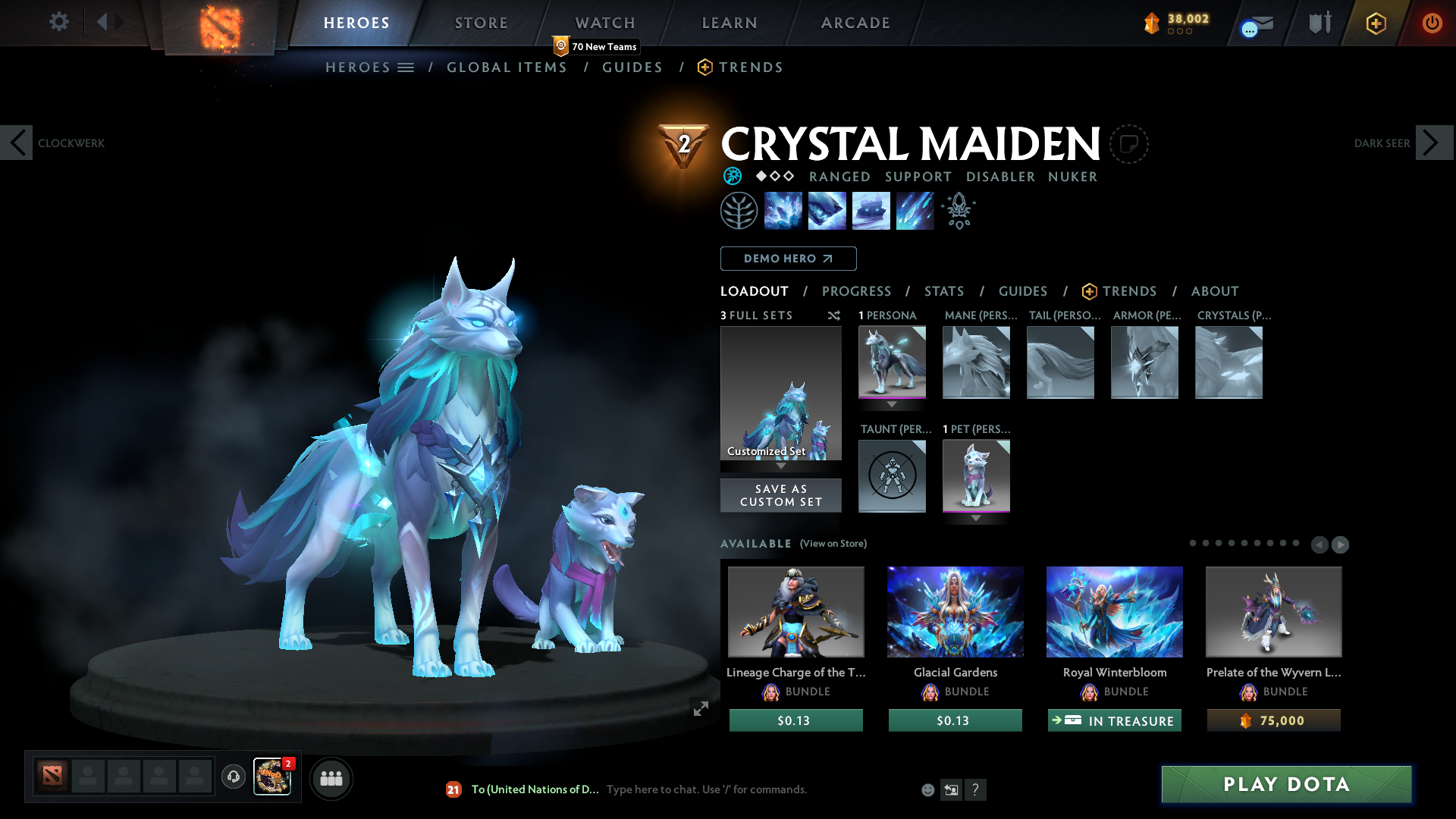The width and height of the screenshot is (1456, 819).
Task: Shuffle sets using the crossed-arrows icon
Action: click(834, 315)
